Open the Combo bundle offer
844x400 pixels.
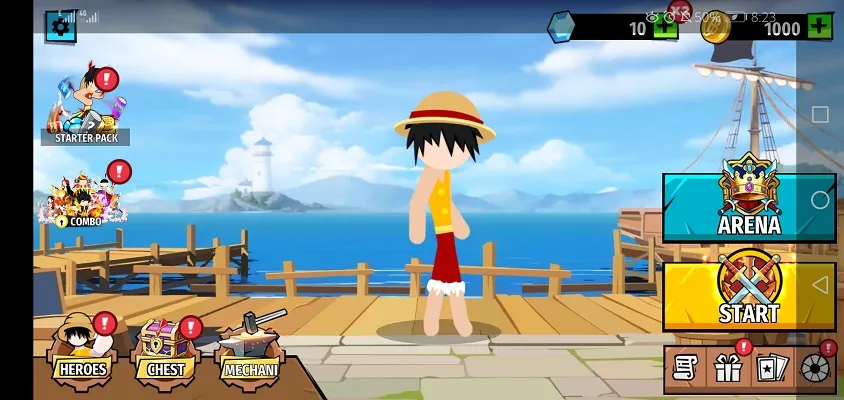pos(84,195)
